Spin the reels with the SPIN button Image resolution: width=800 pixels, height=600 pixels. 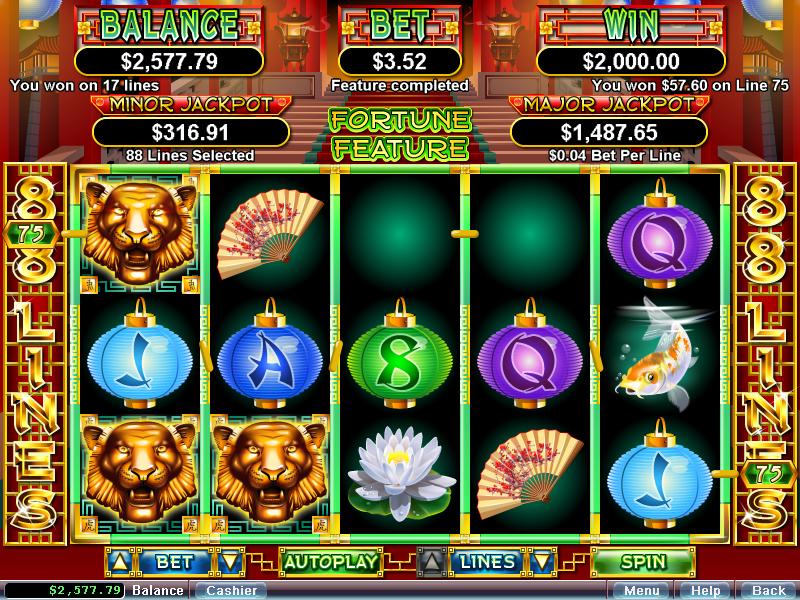(x=643, y=562)
